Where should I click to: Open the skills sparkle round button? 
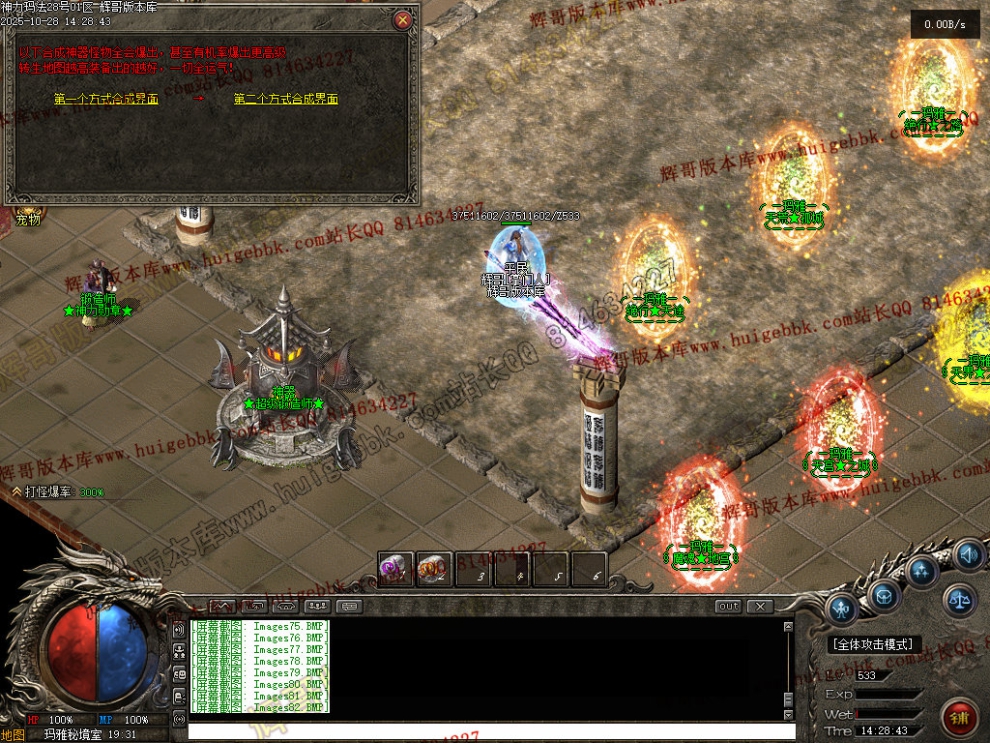pos(922,572)
